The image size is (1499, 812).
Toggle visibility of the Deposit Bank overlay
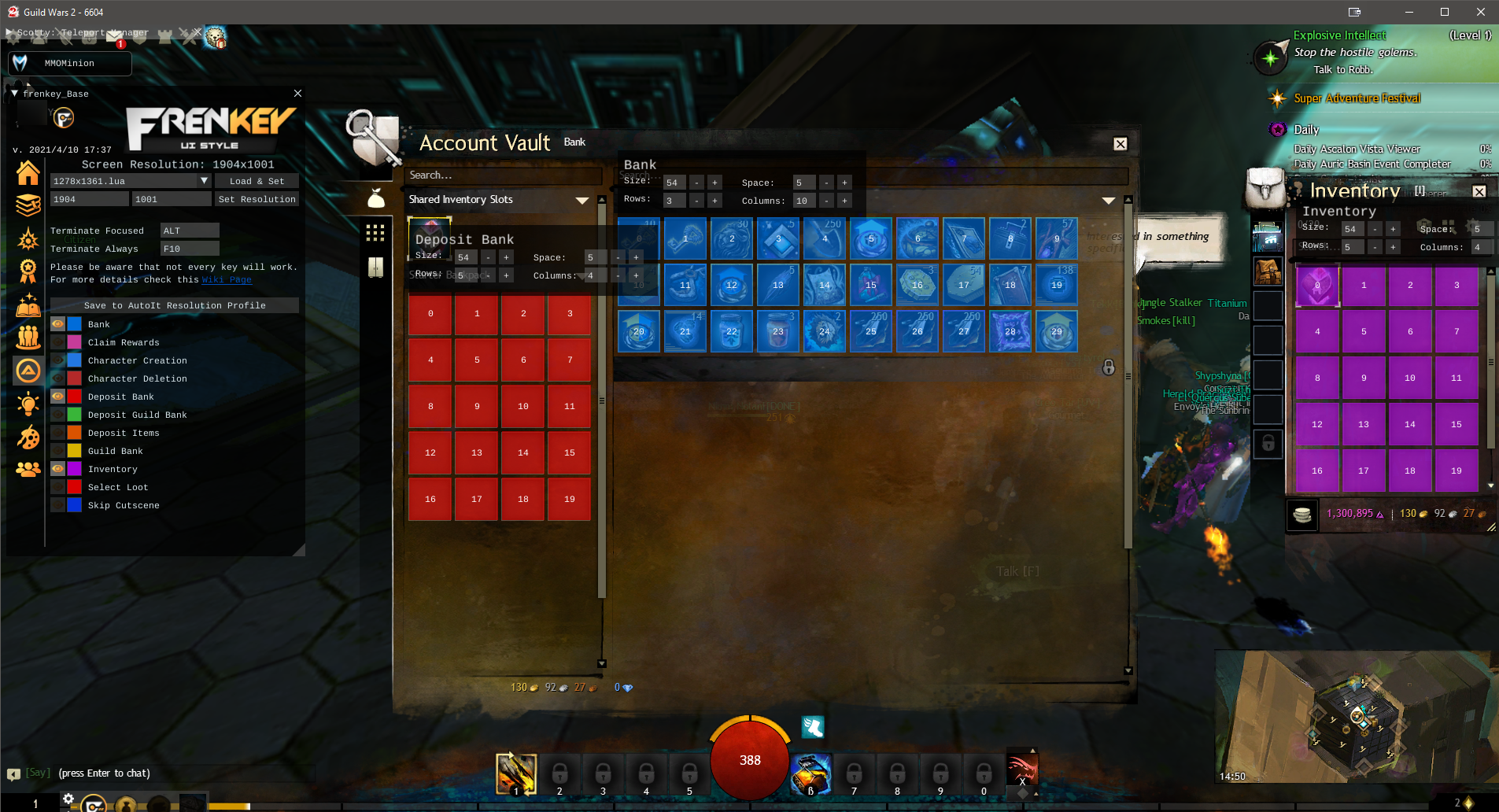pos(58,397)
